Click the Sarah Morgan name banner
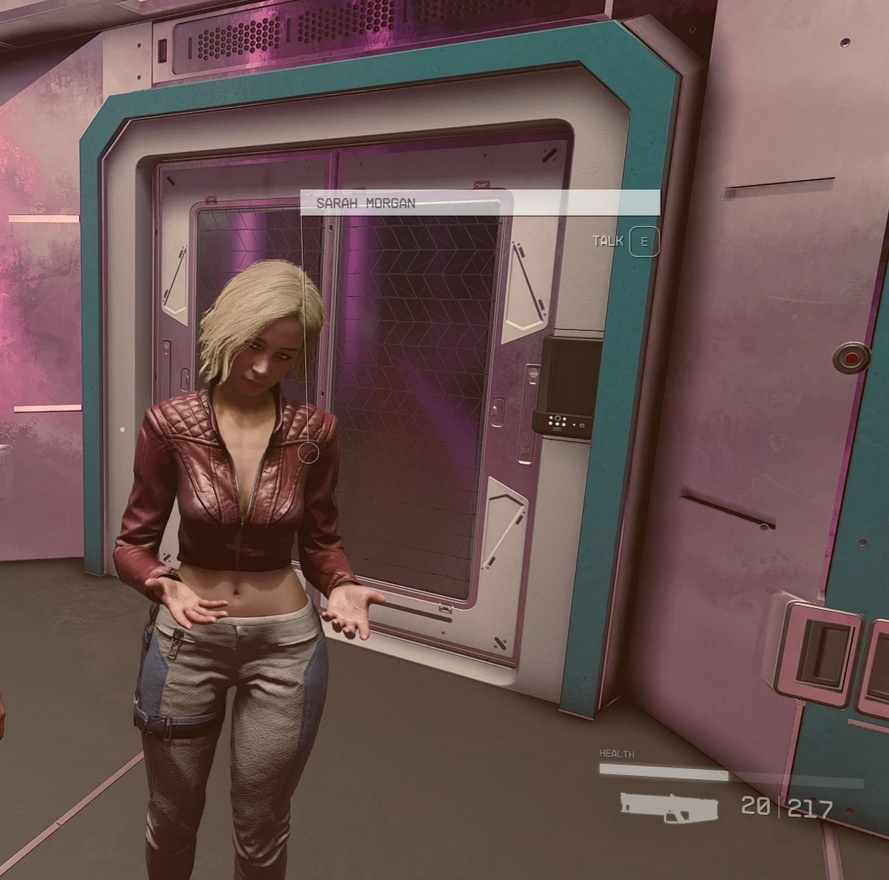Screen dimensions: 889x880 pos(480,203)
